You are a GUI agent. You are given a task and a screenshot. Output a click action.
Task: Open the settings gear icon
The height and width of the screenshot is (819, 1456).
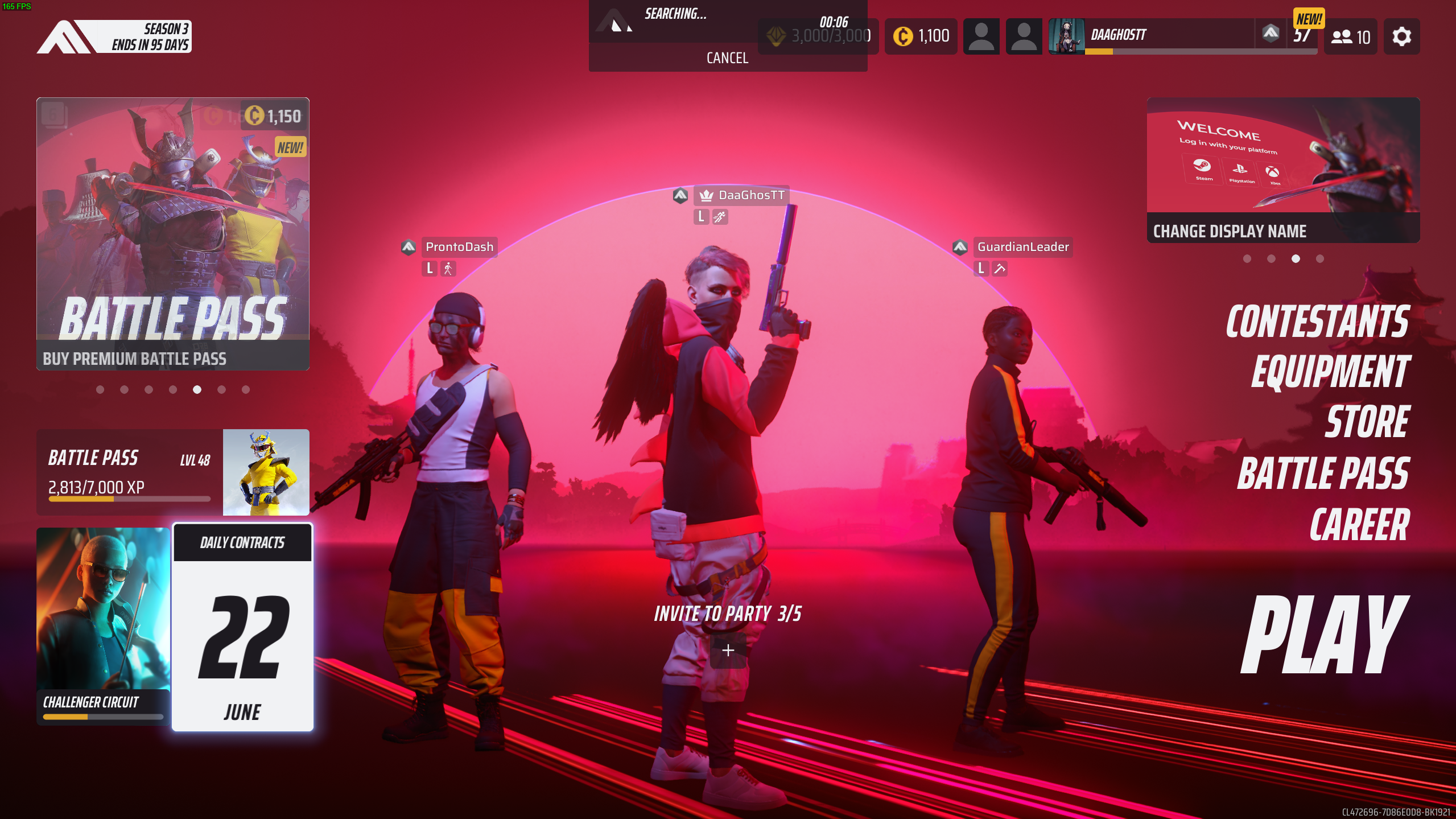(1401, 36)
